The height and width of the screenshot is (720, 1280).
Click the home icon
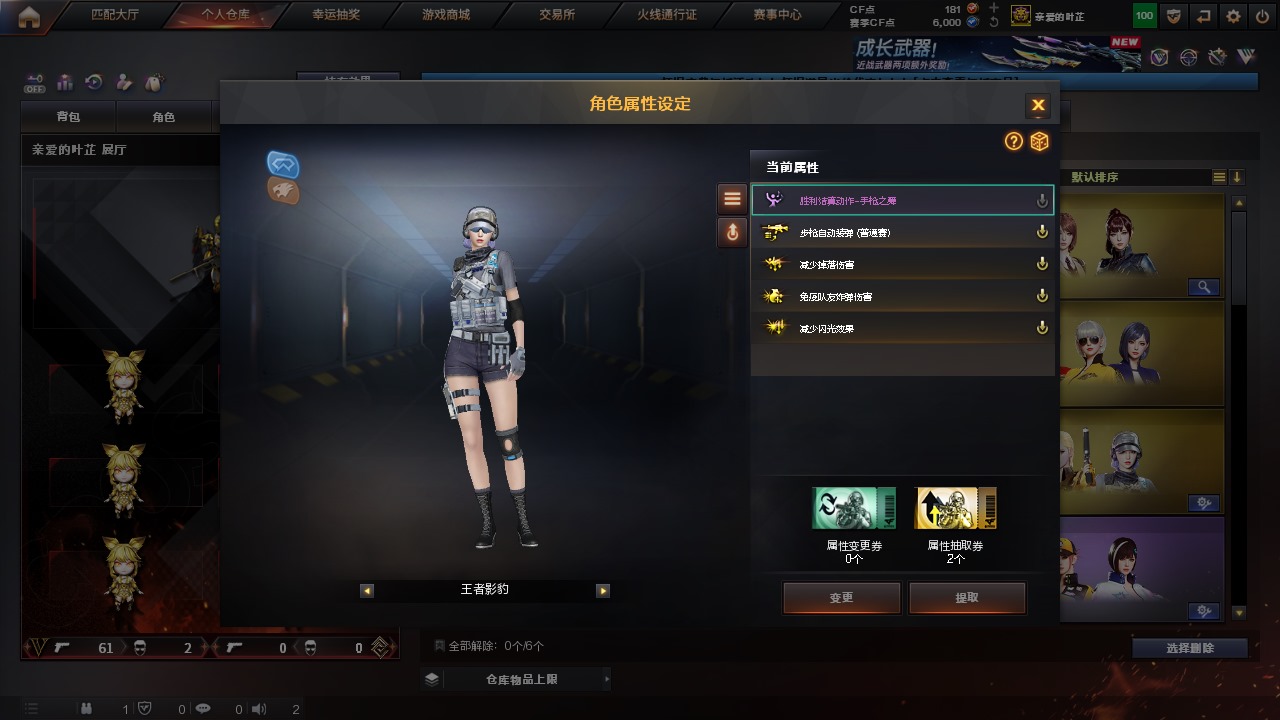point(29,16)
